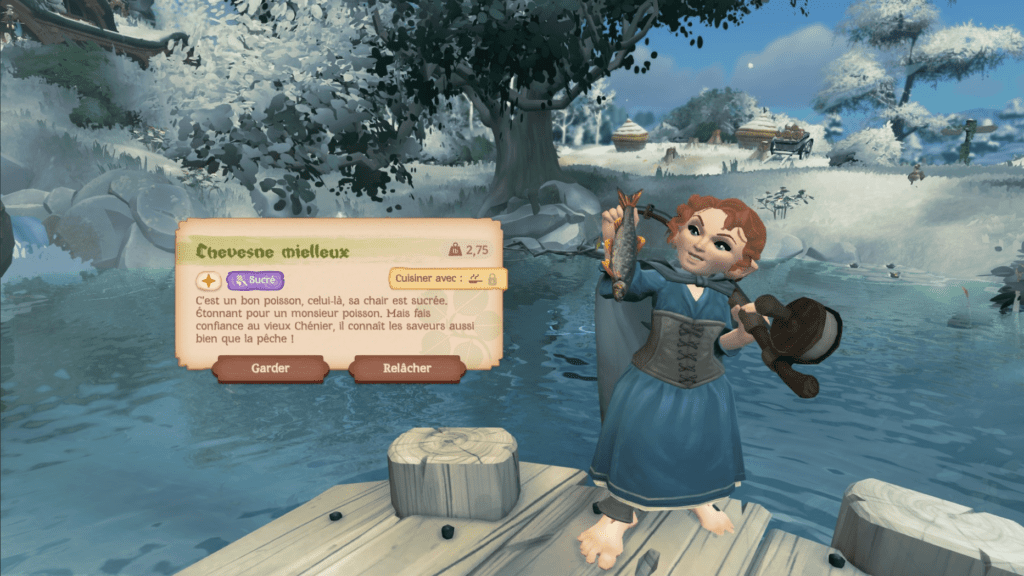Screen dimensions: 1024x576
Task: Click the sparkle quality icon
Action: [x=208, y=281]
